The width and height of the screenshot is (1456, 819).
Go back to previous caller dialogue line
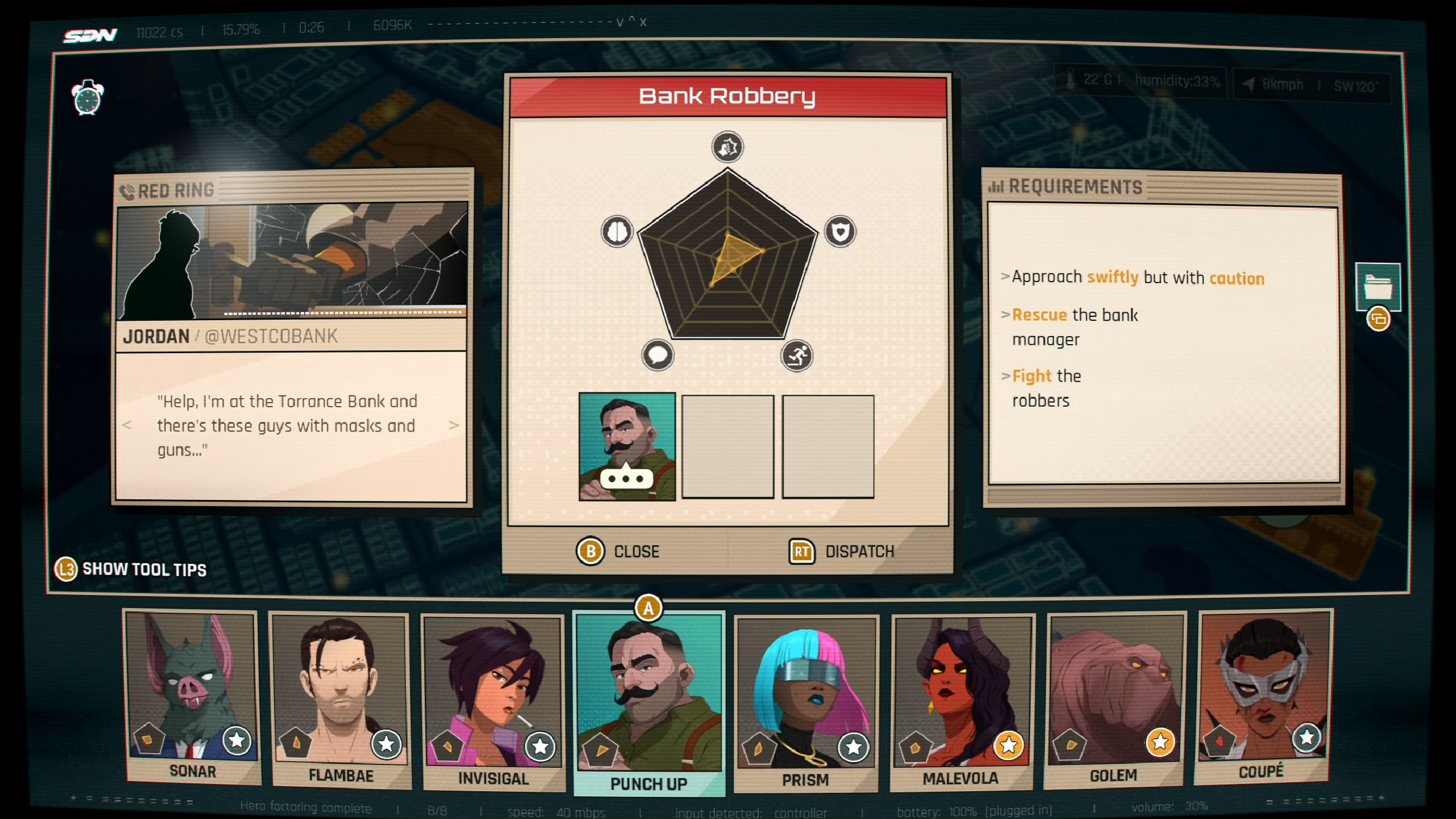(127, 425)
